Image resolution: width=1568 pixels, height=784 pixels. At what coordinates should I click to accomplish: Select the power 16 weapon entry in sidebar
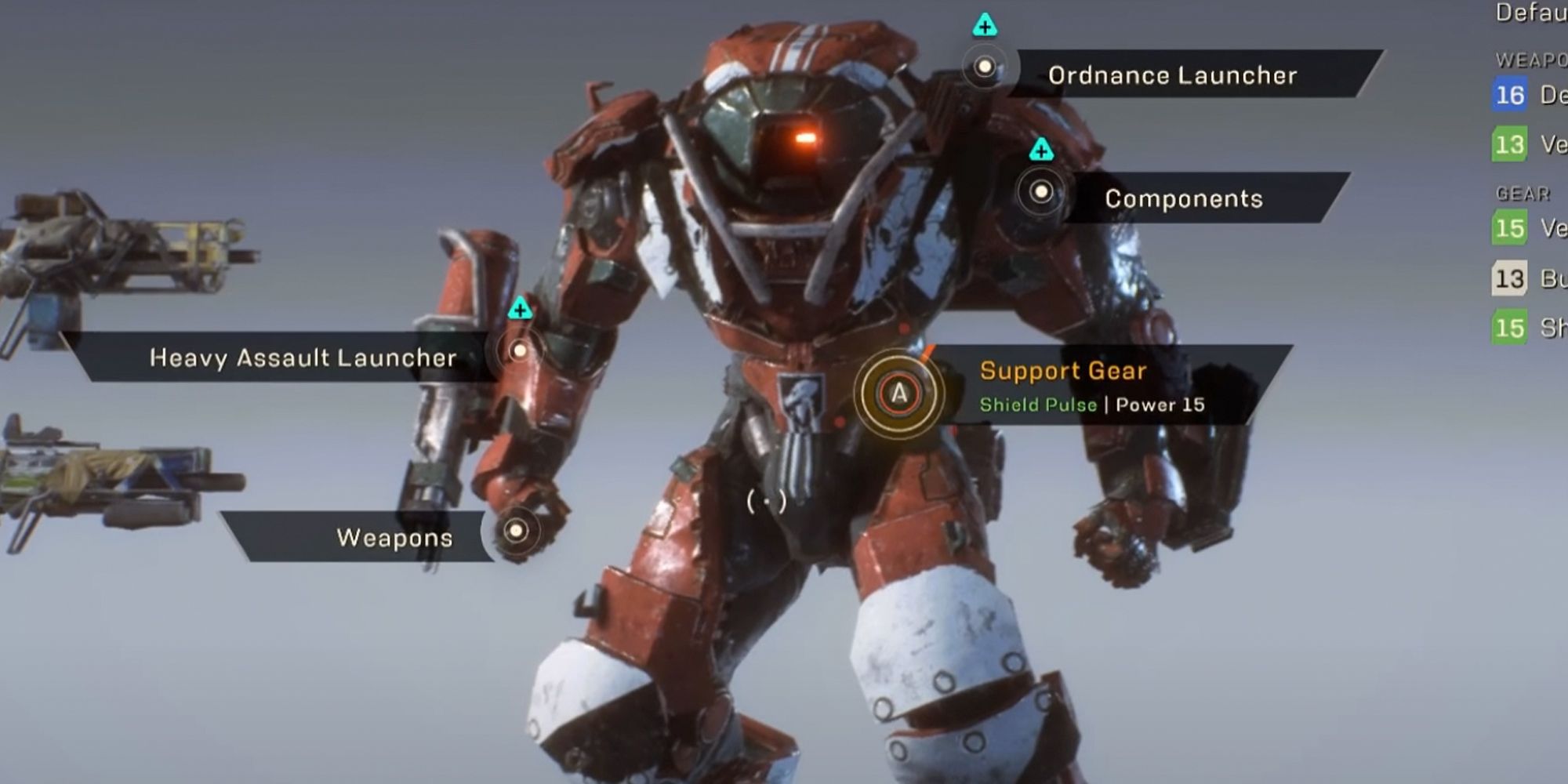point(1513,96)
